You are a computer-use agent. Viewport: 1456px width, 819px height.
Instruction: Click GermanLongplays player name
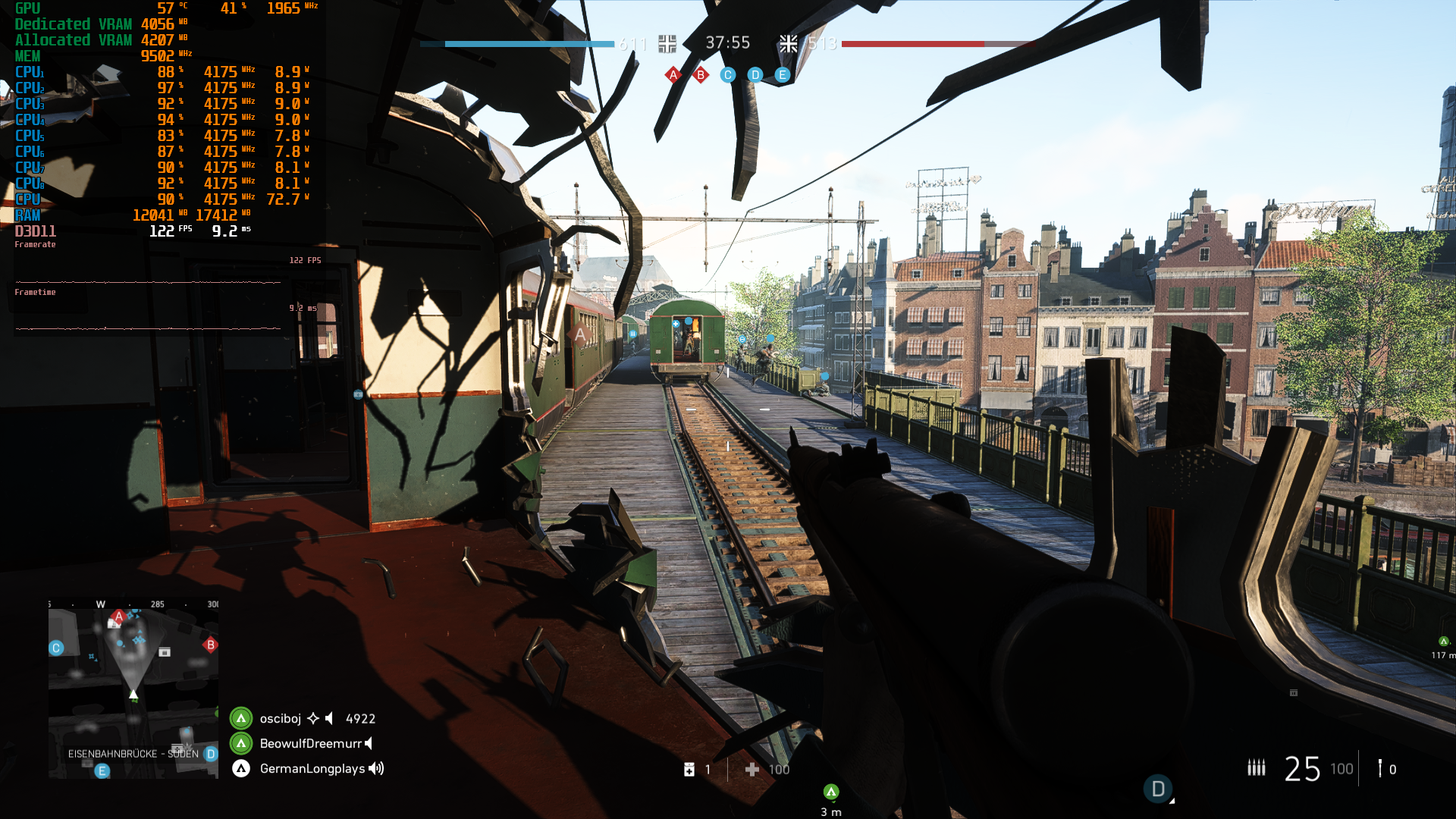coord(309,768)
